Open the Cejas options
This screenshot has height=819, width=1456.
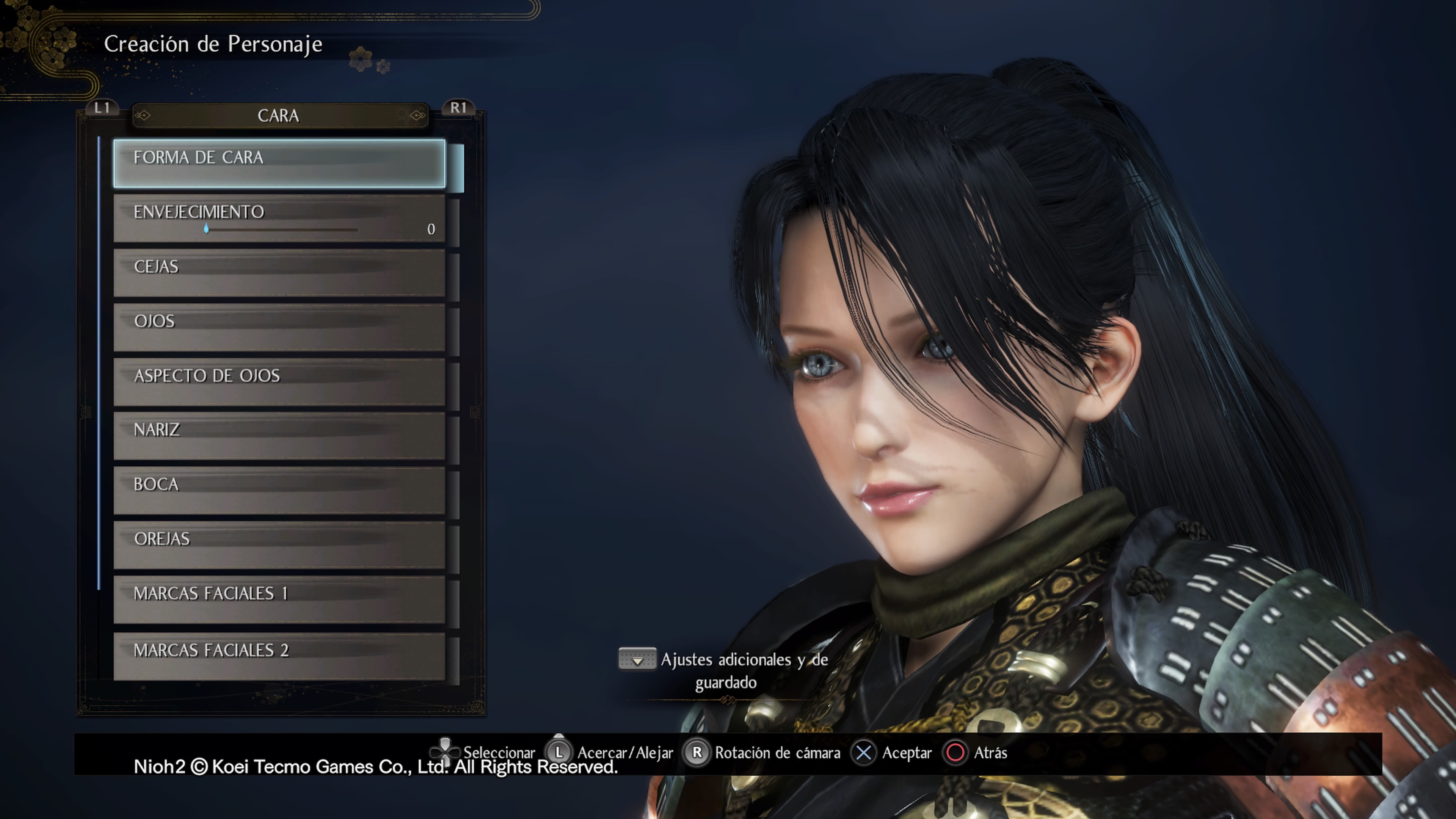(x=279, y=273)
